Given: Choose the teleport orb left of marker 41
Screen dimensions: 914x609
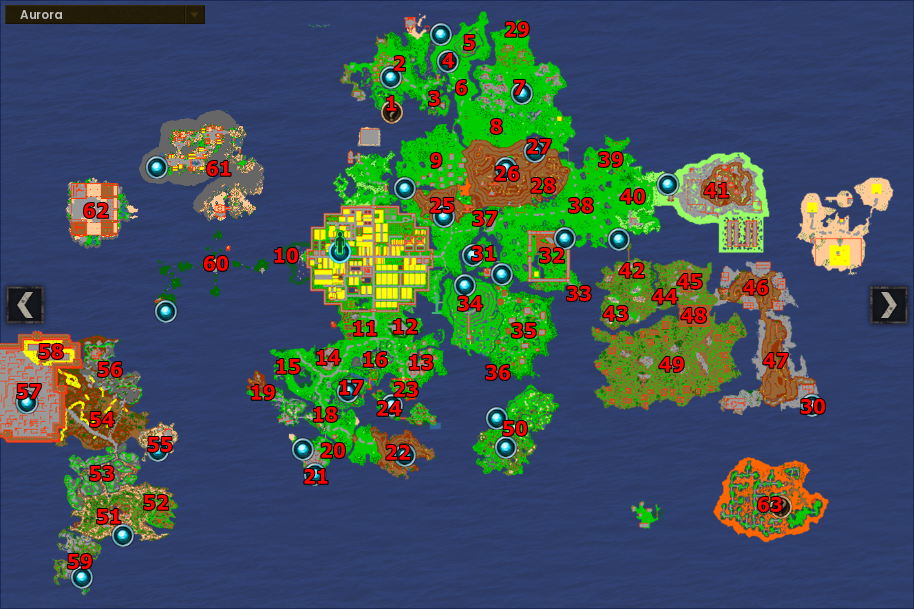Looking at the screenshot, I should click(x=667, y=184).
